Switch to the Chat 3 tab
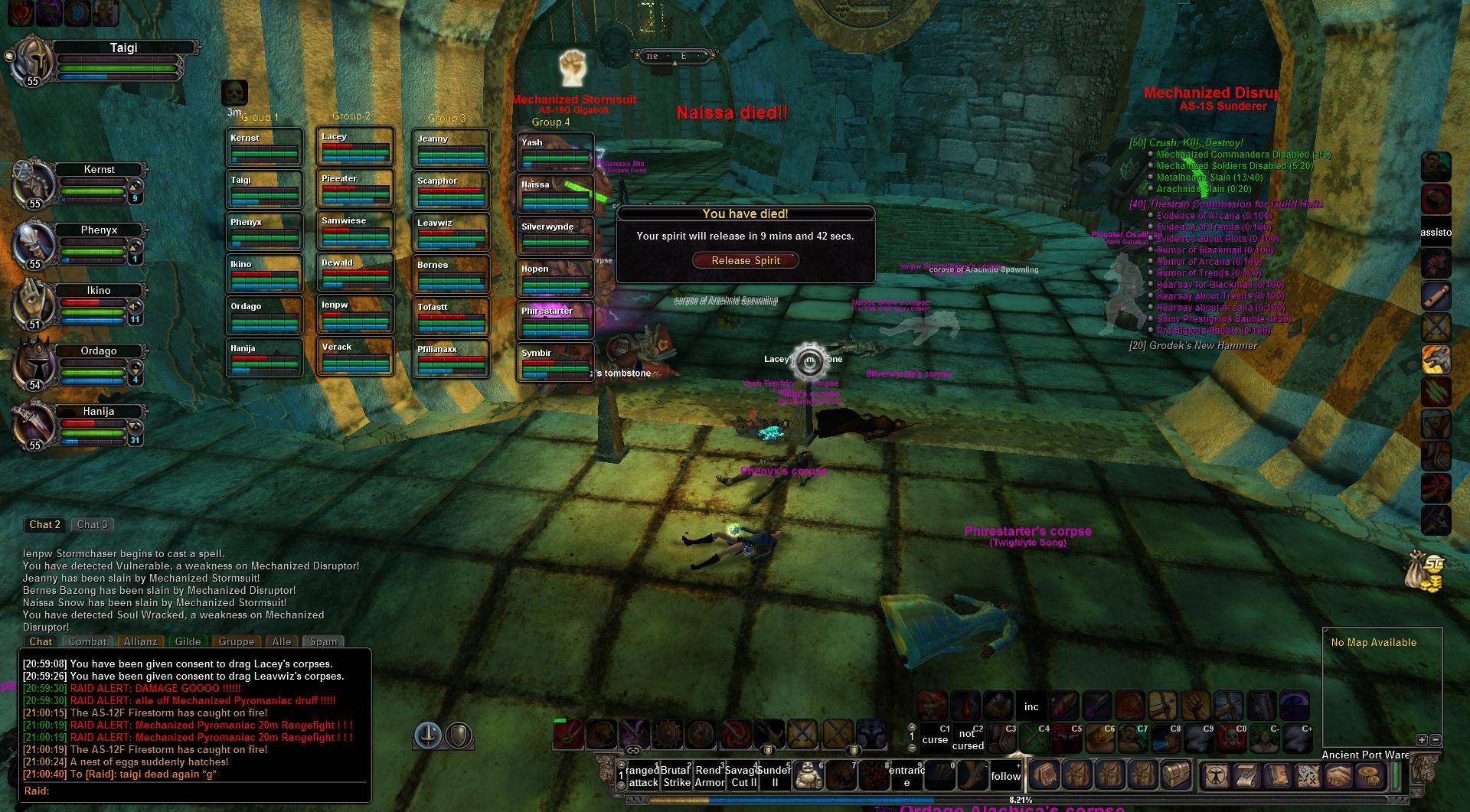 (93, 524)
